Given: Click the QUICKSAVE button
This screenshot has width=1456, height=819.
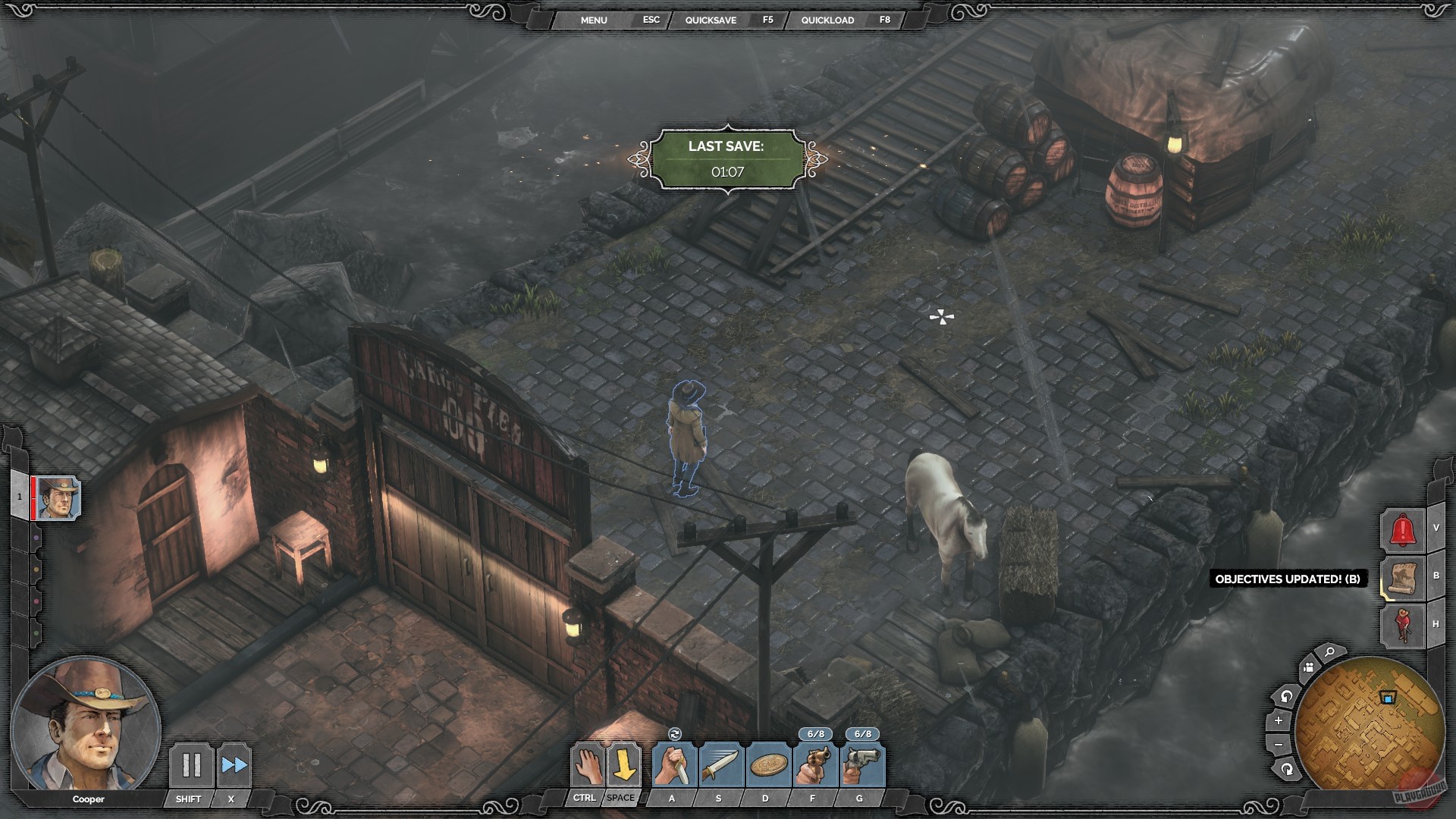Looking at the screenshot, I should (711, 20).
